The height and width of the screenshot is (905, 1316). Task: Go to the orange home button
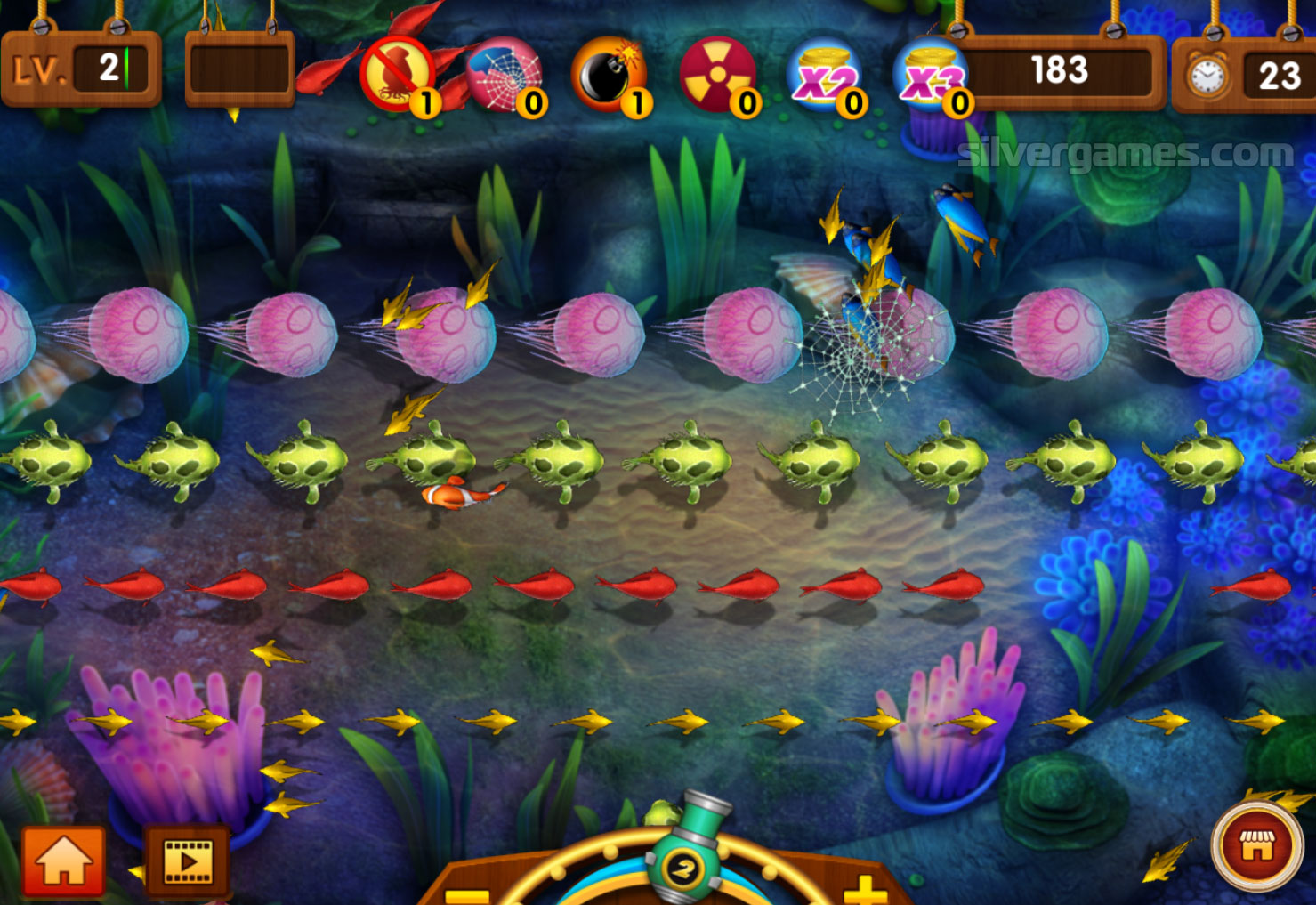click(63, 860)
